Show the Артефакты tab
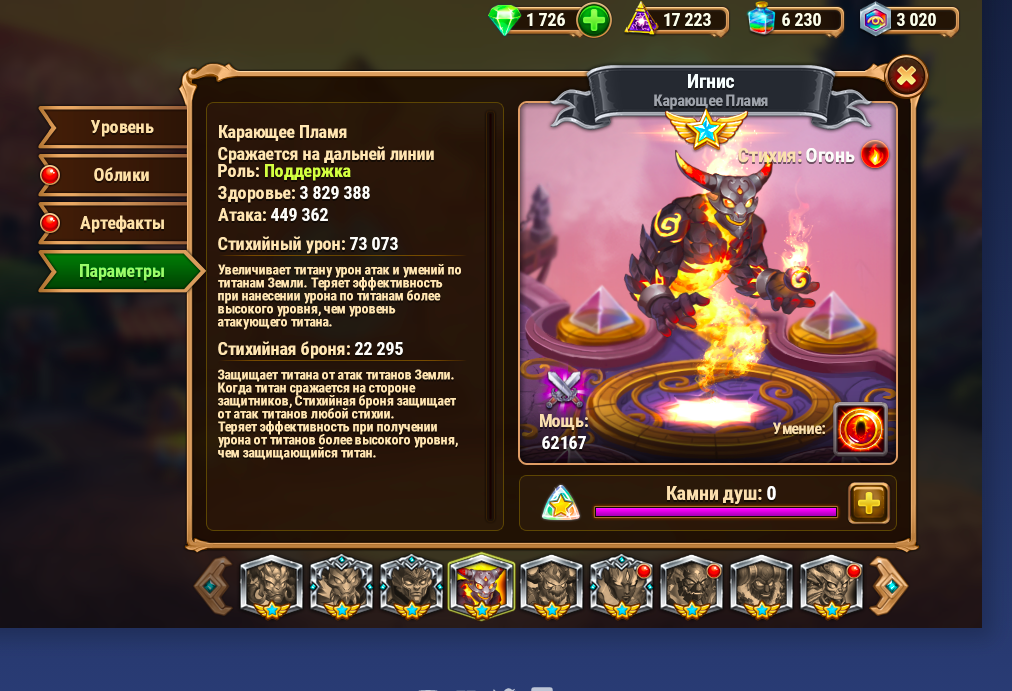Viewport: 1012px width, 691px height. click(116, 223)
